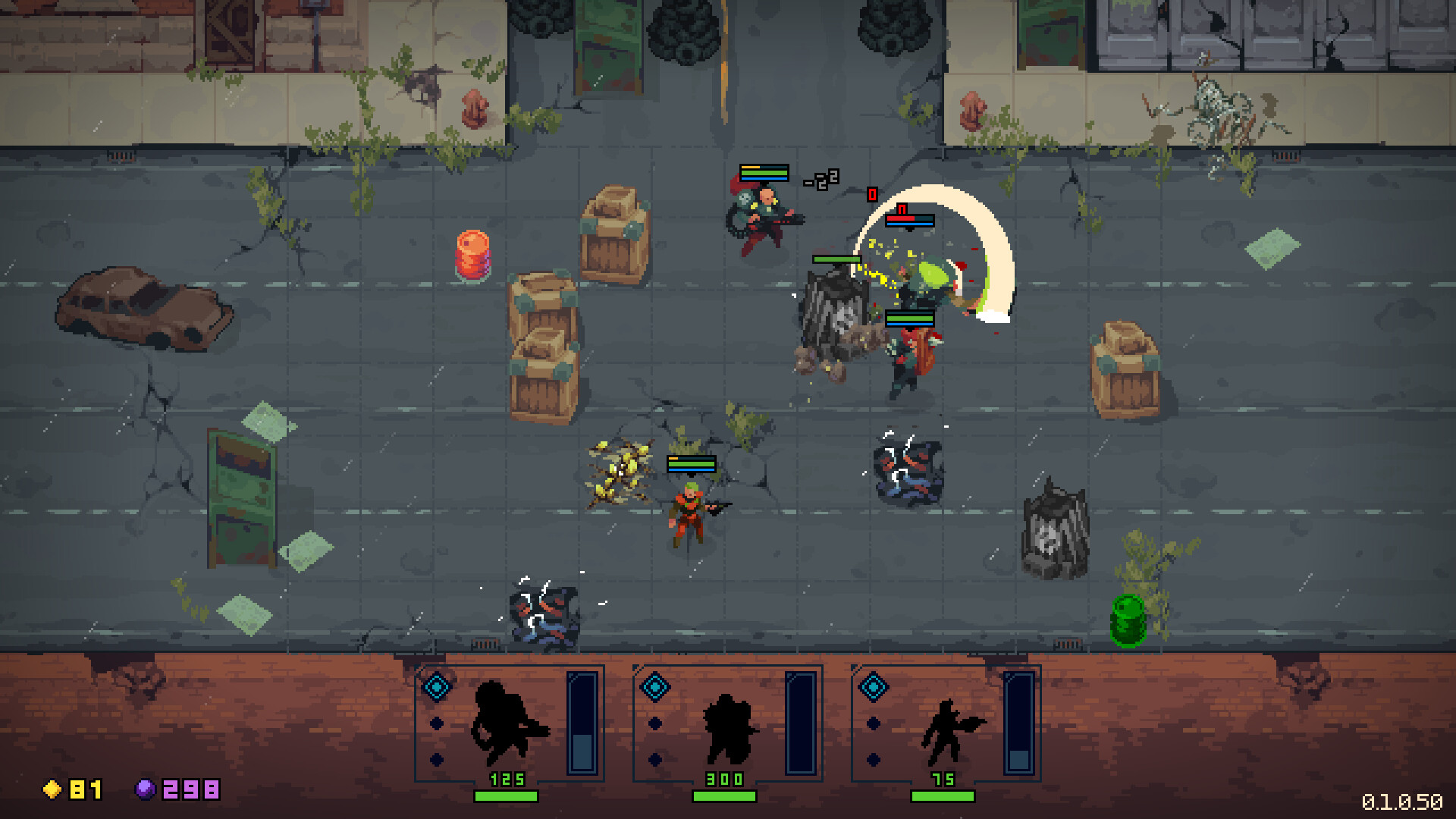Click the 300 cost label
The height and width of the screenshot is (819, 1456).
[723, 780]
